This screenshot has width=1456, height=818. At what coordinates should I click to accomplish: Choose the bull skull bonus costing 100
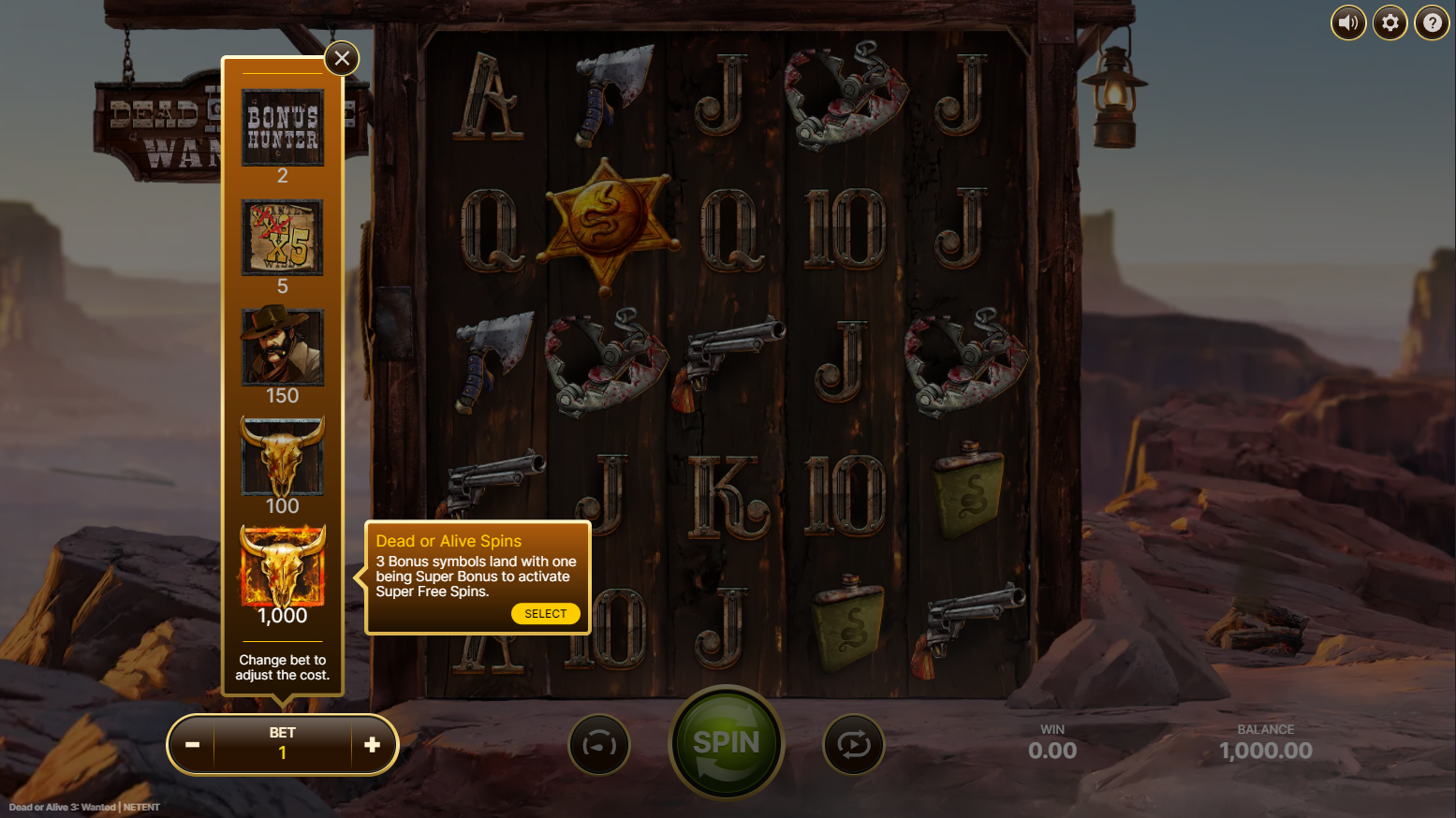(x=283, y=457)
